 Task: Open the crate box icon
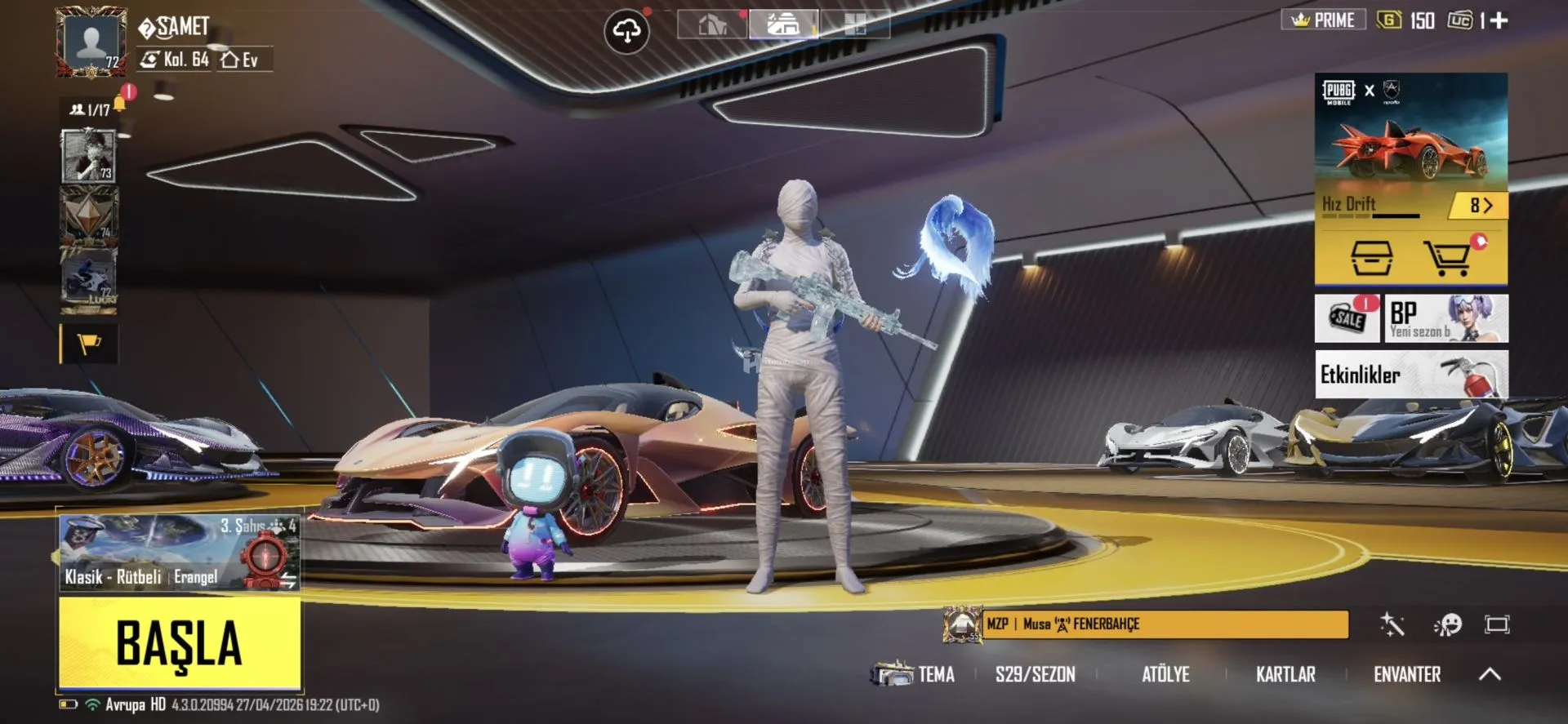(1371, 258)
